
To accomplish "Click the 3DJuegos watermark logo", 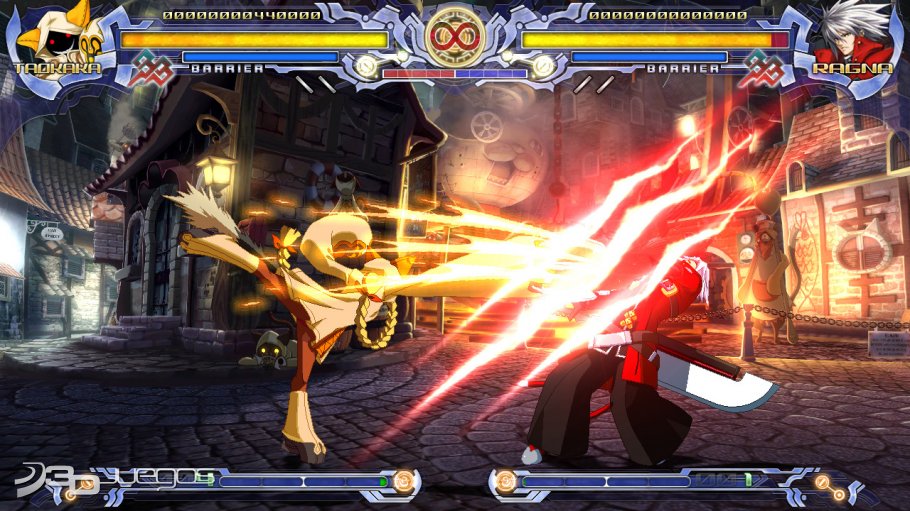I will [x=110, y=482].
